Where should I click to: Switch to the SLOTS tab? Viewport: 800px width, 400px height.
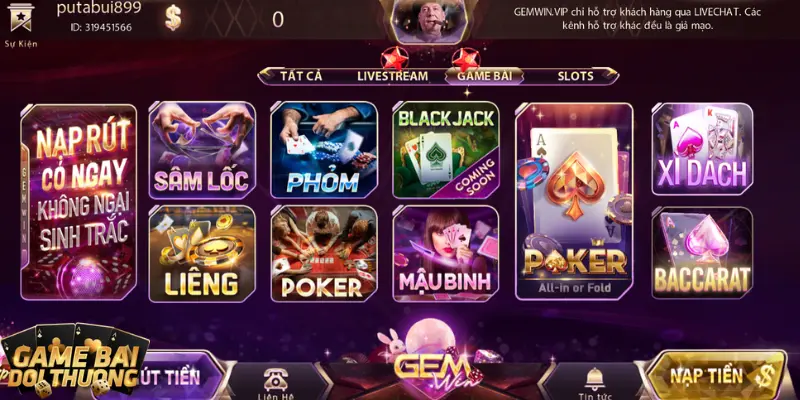tap(575, 76)
